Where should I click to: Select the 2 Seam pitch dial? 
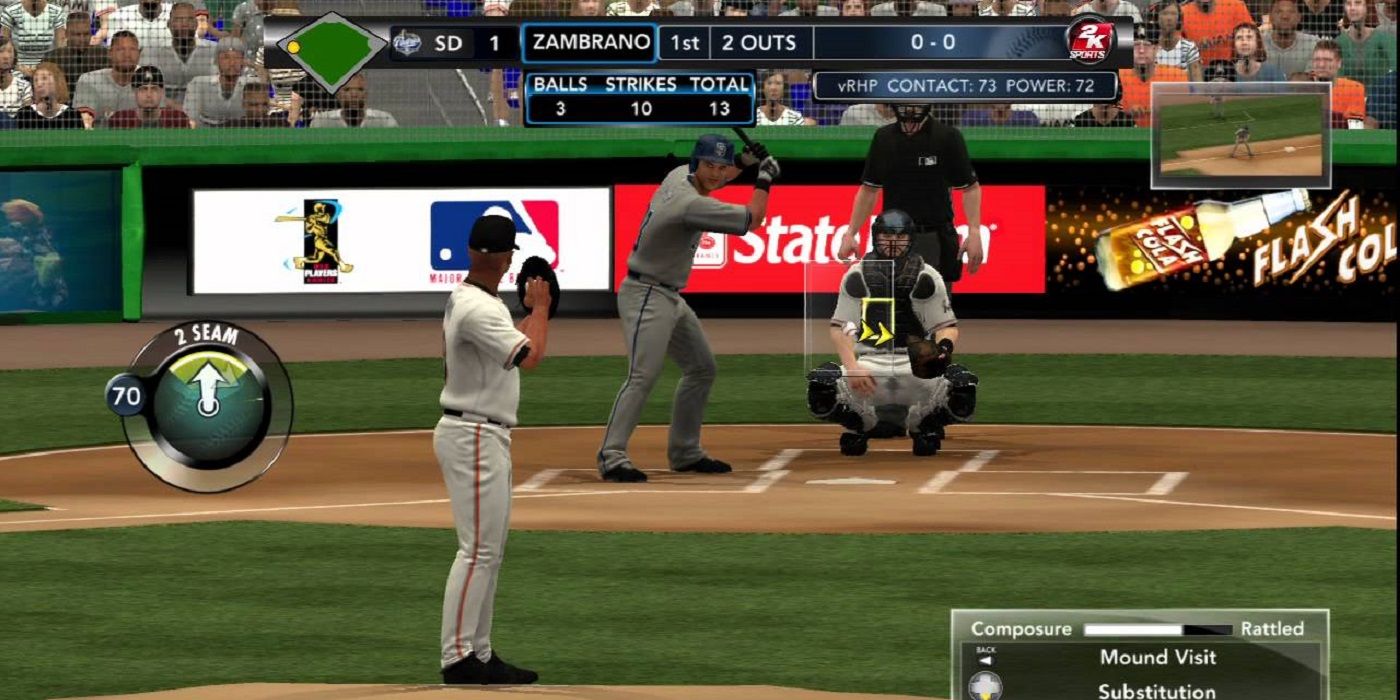click(x=208, y=404)
